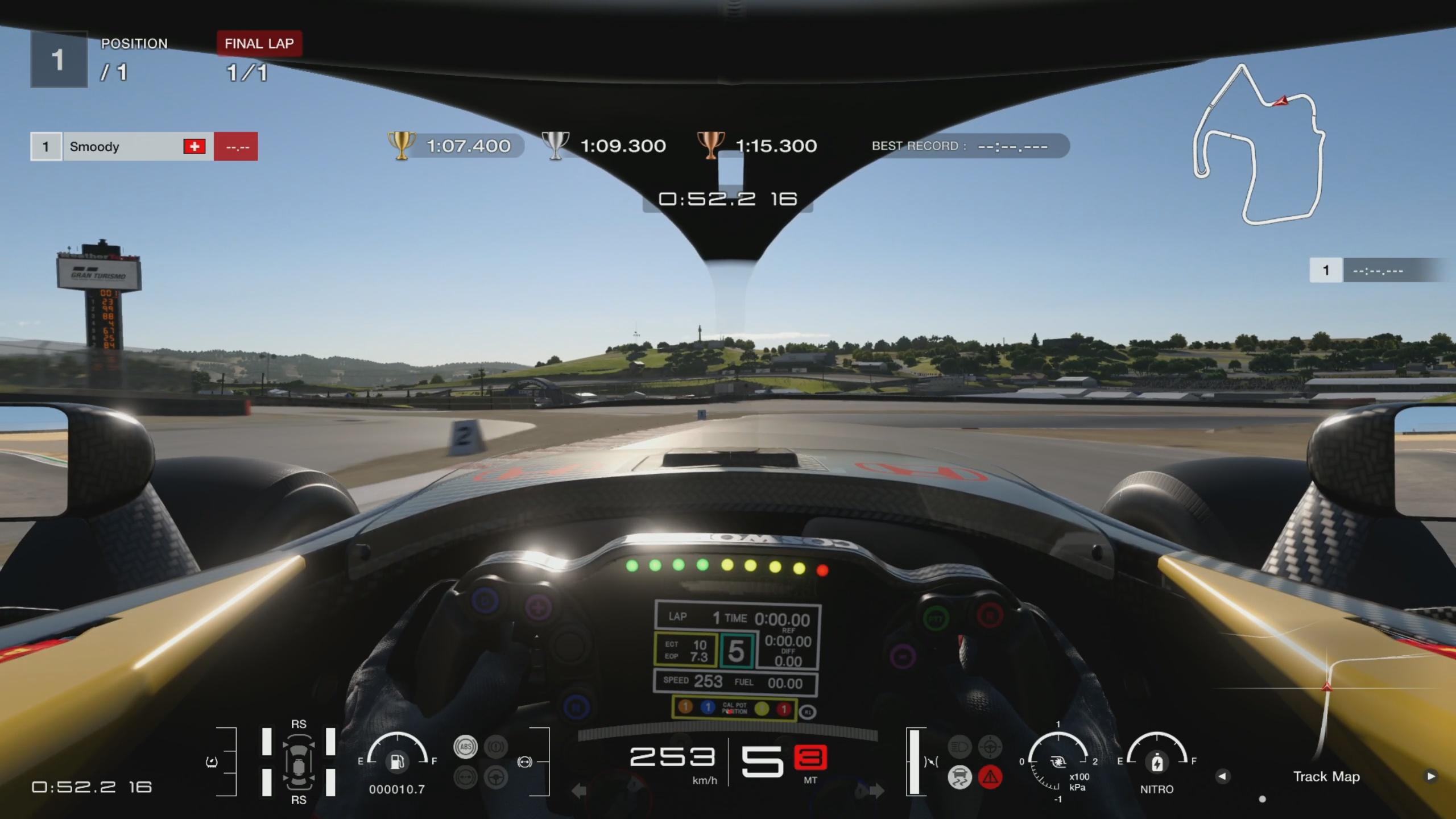Click the Track Map MFD label

1326,776
